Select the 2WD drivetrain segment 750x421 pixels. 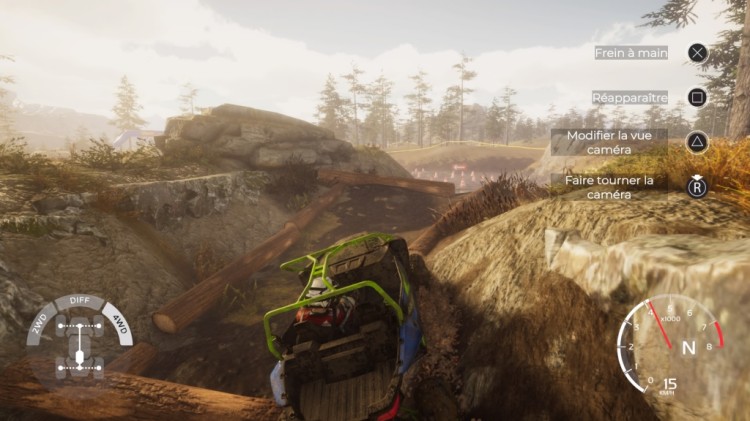[x=39, y=326]
